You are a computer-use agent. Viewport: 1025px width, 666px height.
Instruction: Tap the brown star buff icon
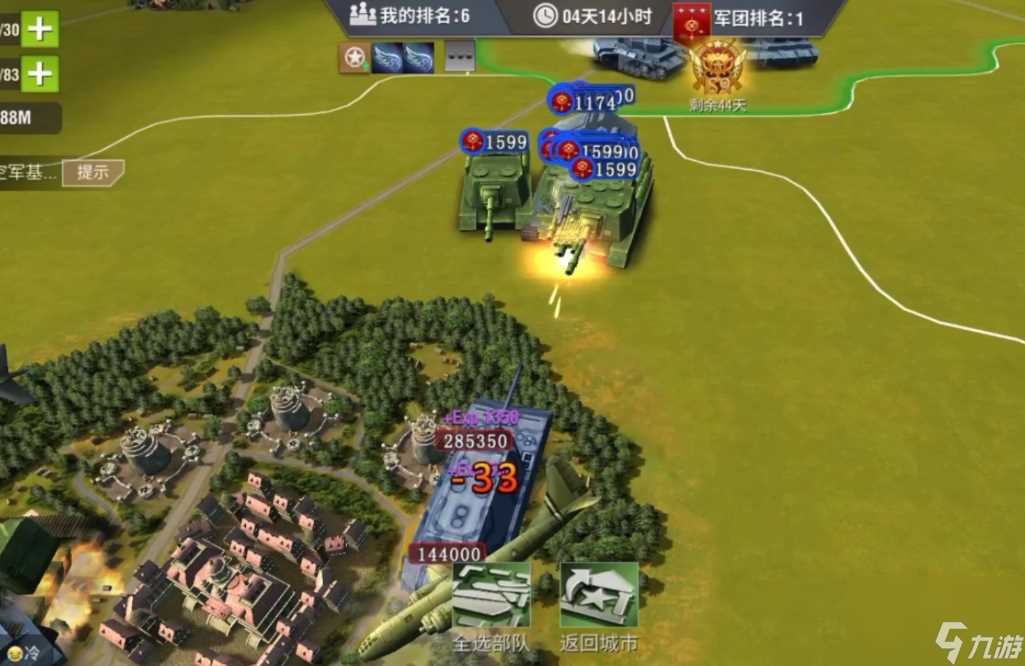click(353, 58)
